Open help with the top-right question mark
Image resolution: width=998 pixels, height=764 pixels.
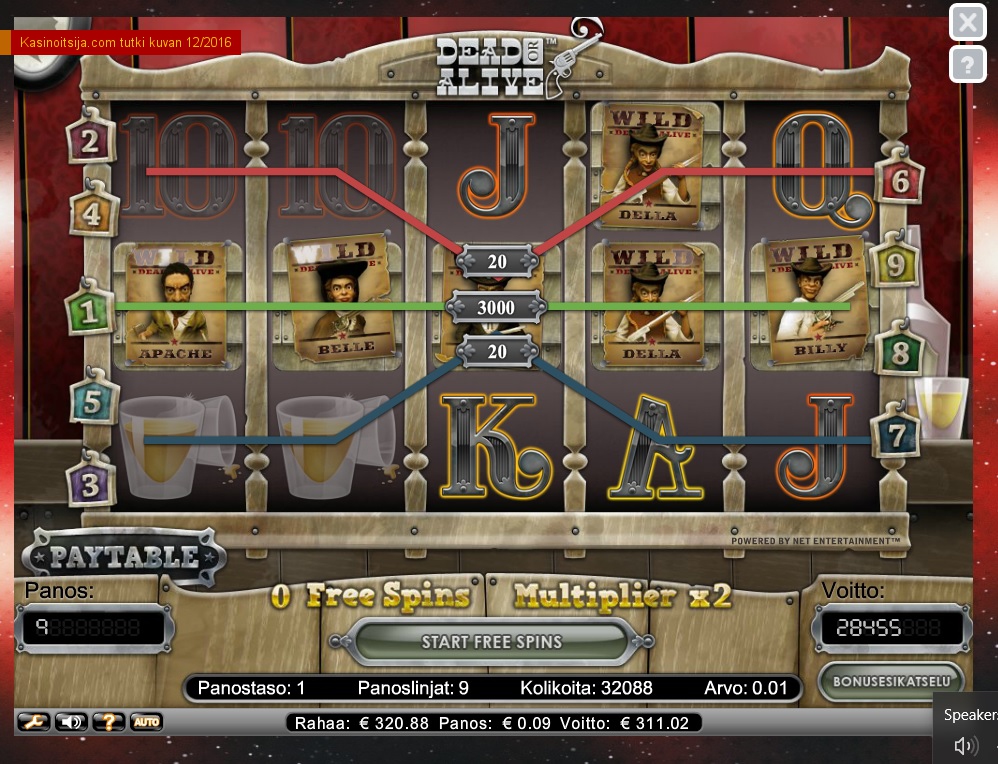966,65
